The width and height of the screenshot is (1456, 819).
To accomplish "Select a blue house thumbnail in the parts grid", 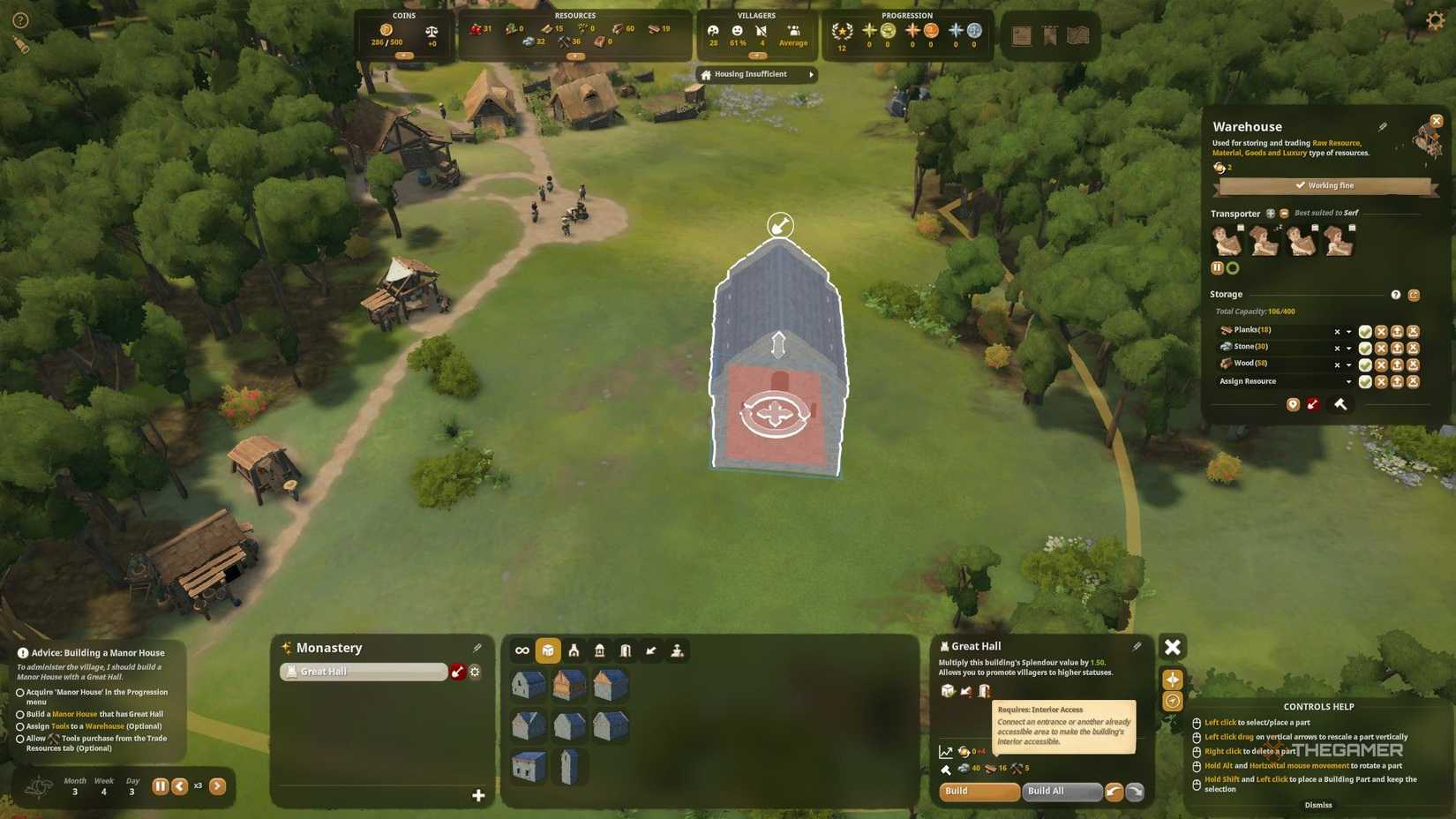I will pos(529,685).
